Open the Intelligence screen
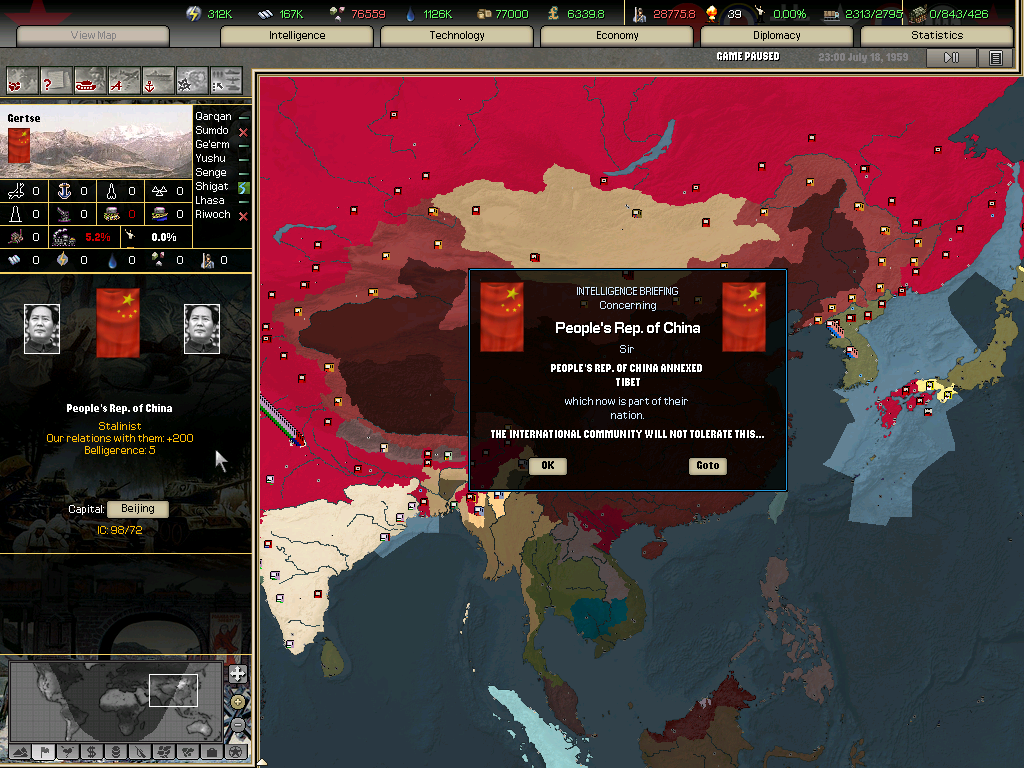This screenshot has height=768, width=1024. coord(297,36)
